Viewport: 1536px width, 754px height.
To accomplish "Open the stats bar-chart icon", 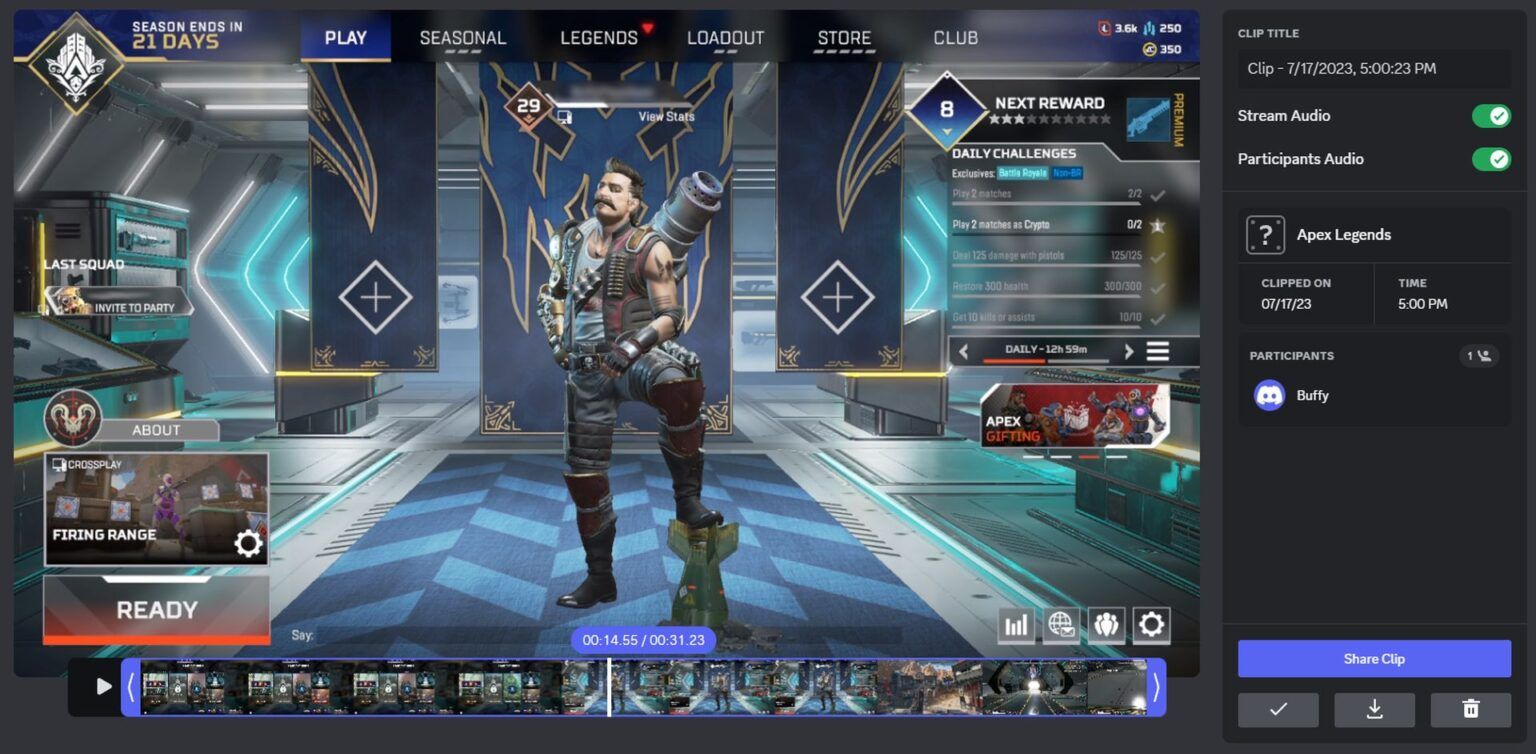I will [1016, 625].
